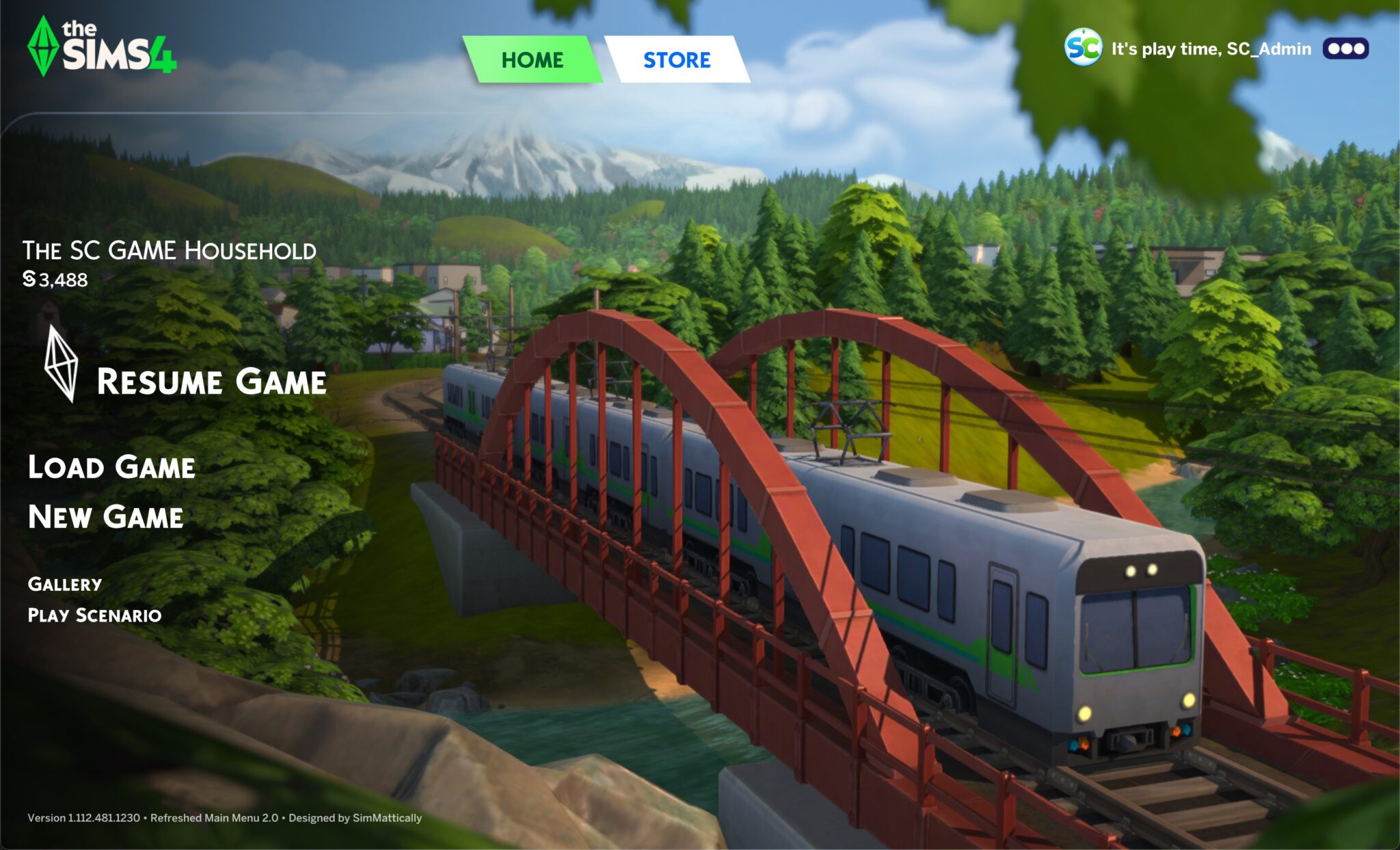
Task: Open the three-dot options button
Action: tap(1345, 49)
